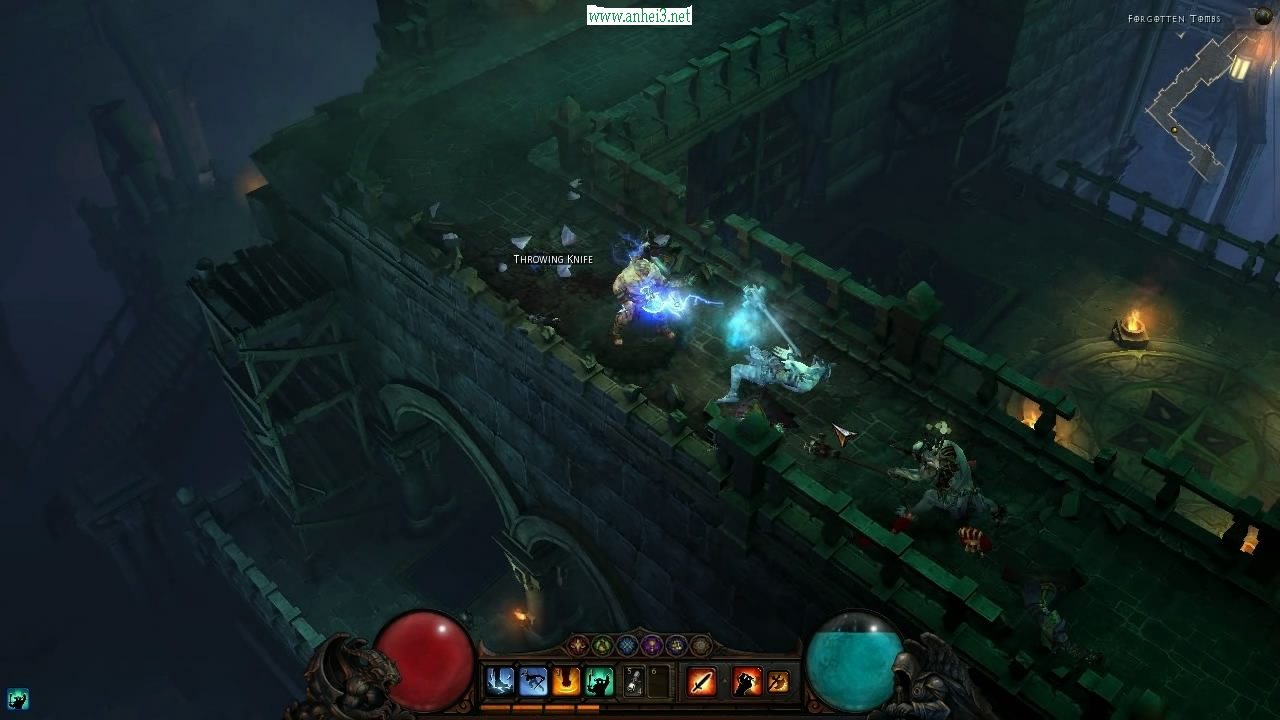Click the green active buff icon
The height and width of the screenshot is (720, 1280).
coord(17,699)
